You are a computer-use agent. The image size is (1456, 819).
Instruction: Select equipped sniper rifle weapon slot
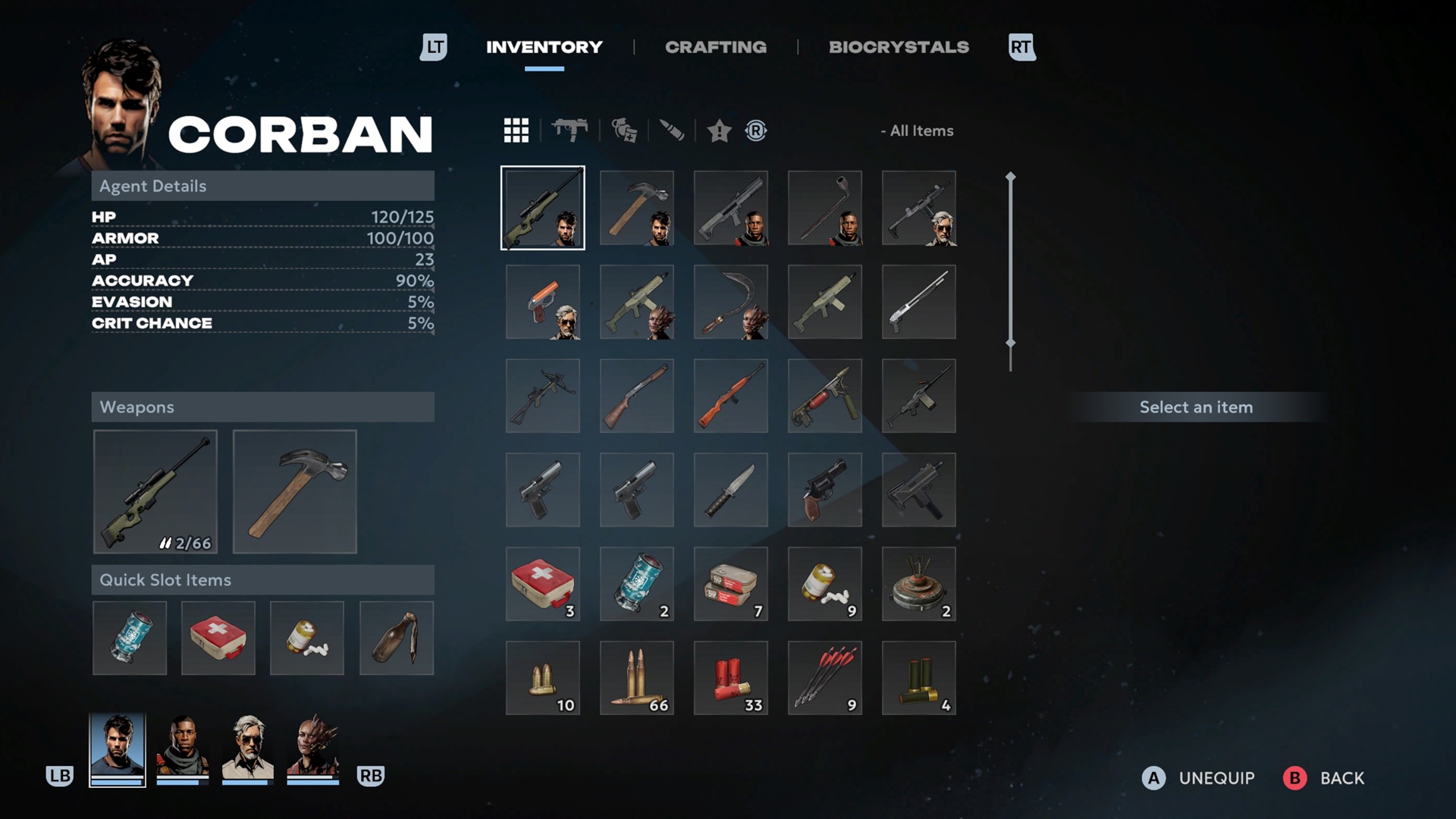click(155, 491)
